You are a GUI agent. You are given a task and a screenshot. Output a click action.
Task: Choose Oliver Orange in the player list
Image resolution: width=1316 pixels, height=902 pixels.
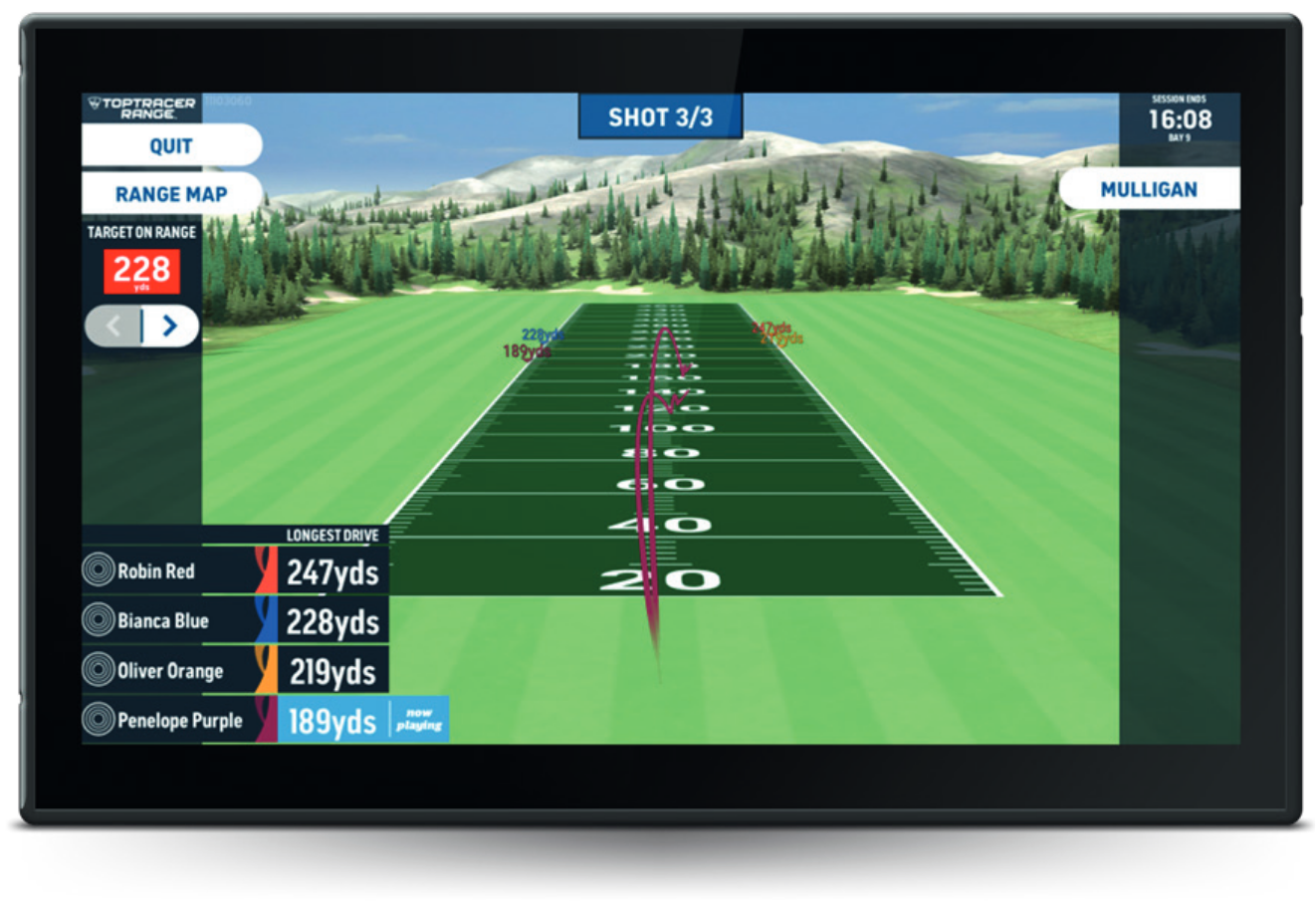[235, 671]
